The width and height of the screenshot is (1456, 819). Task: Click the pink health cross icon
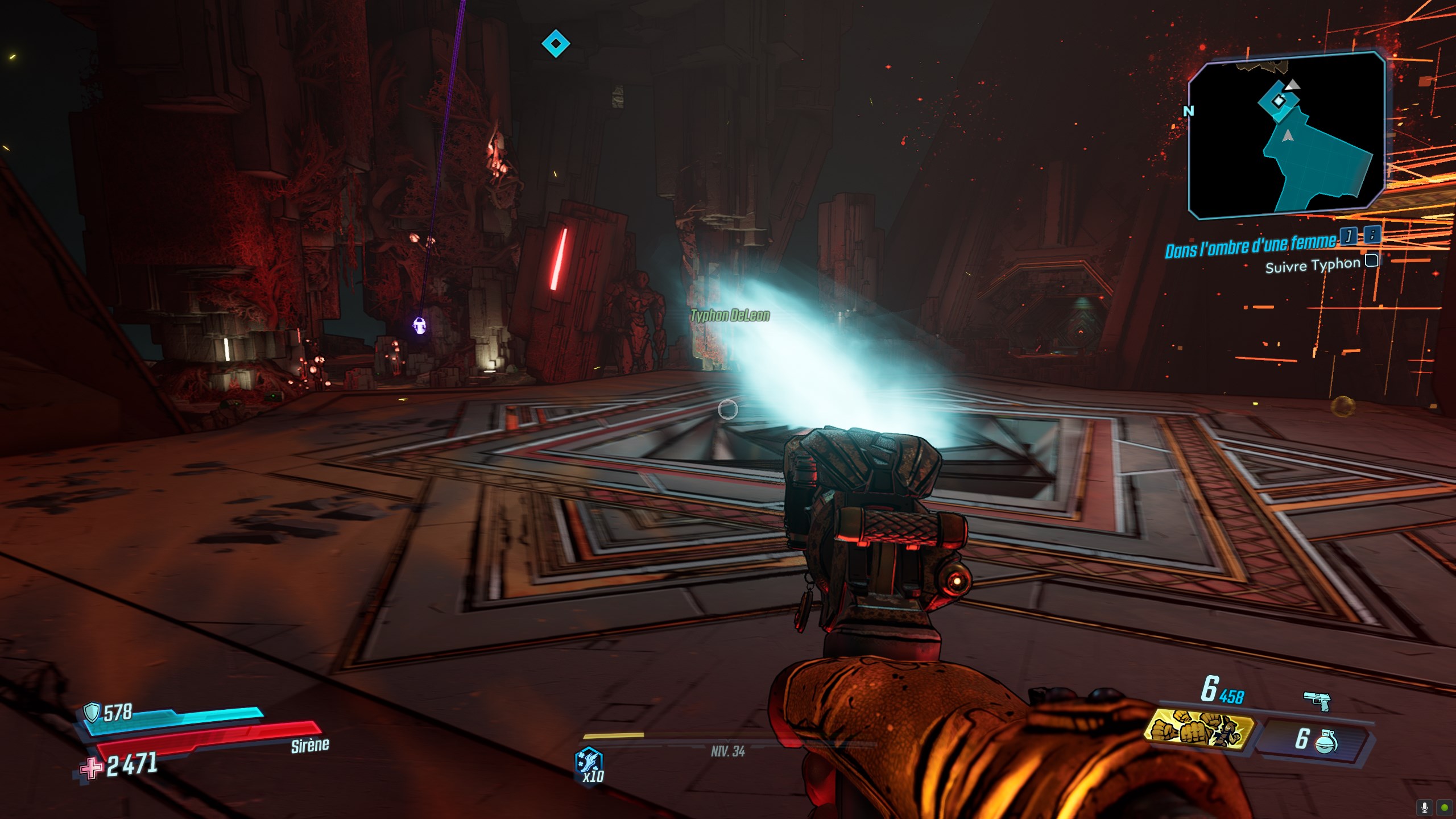[91, 768]
